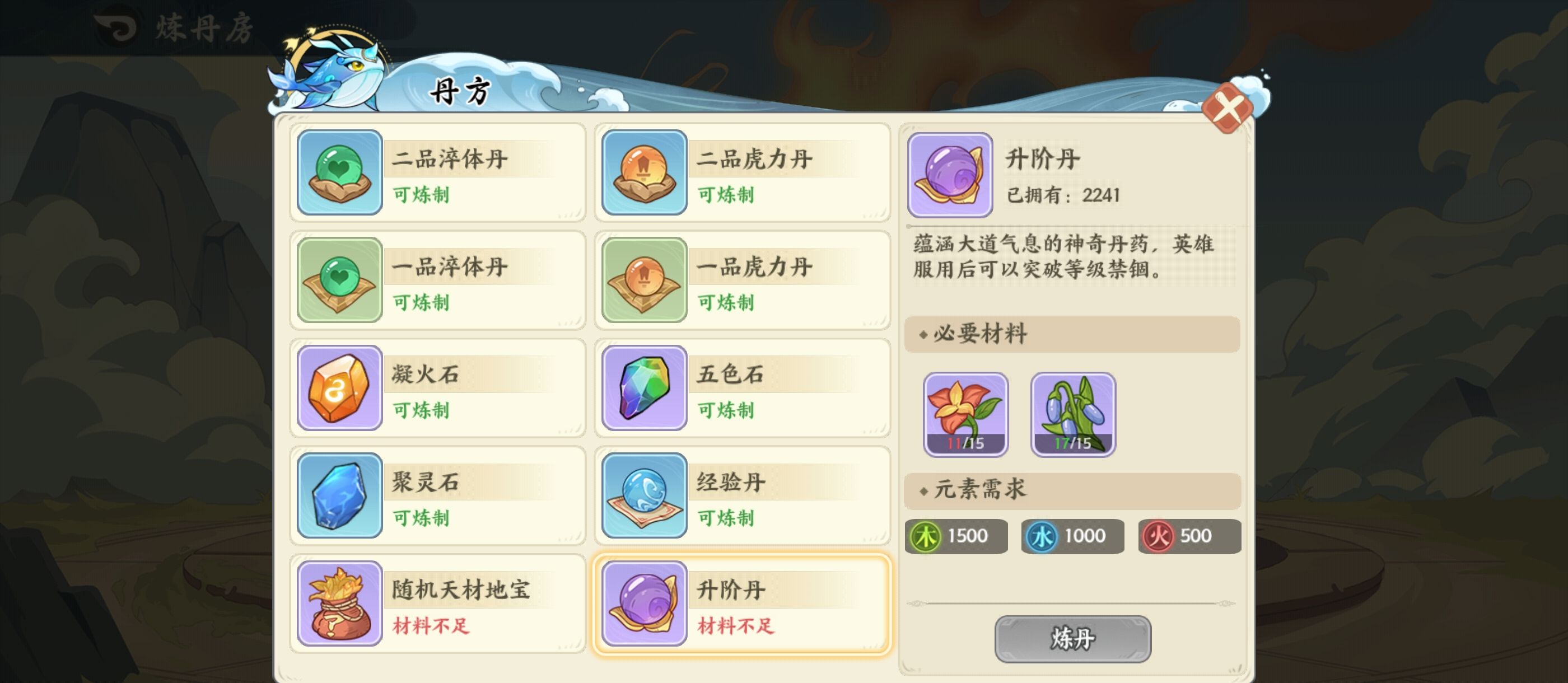Image resolution: width=1568 pixels, height=683 pixels.
Task: Select the 二品淬体丹 recipe icon
Action: pyautogui.click(x=339, y=175)
